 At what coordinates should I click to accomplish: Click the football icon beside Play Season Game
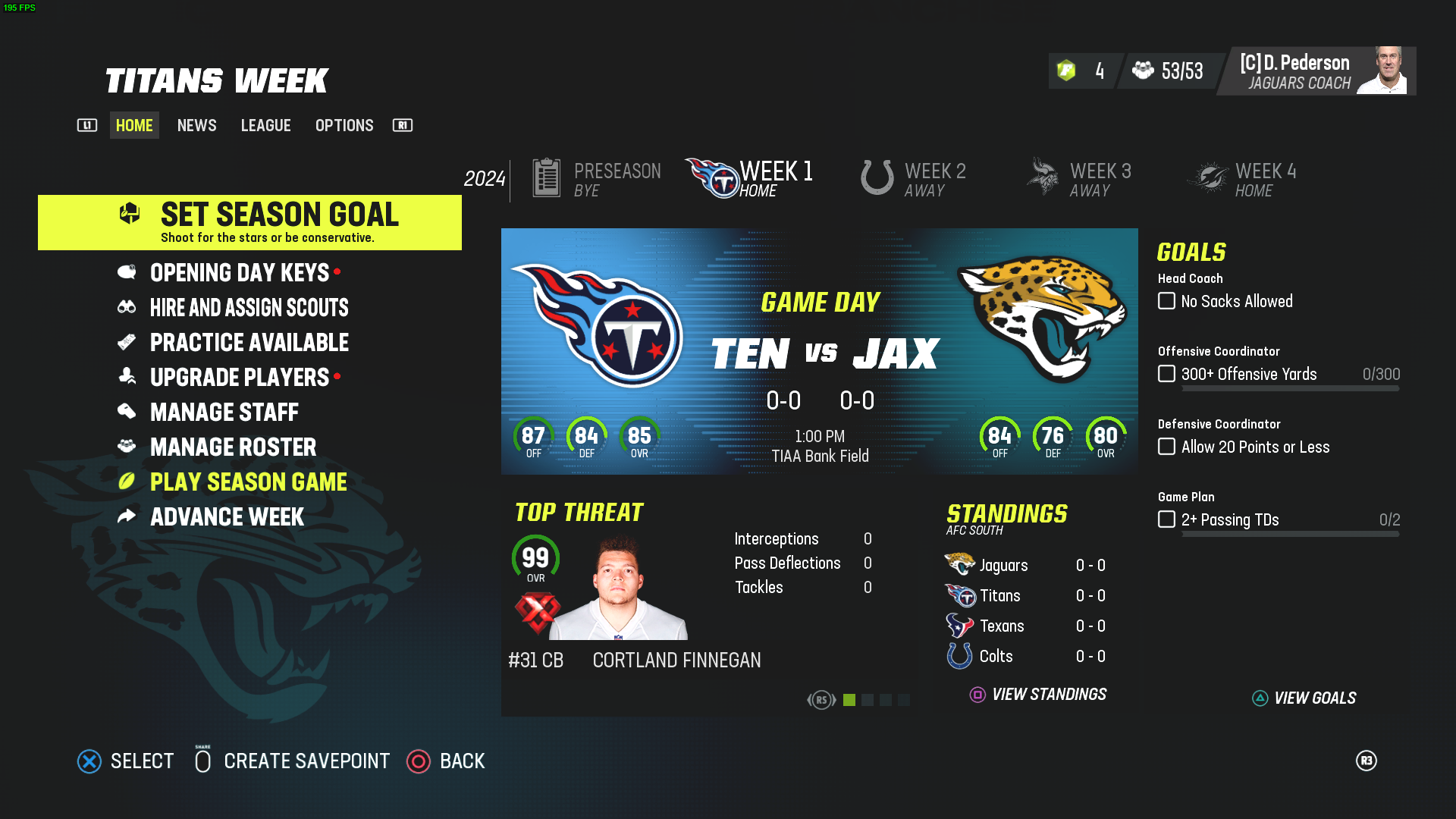point(128,482)
